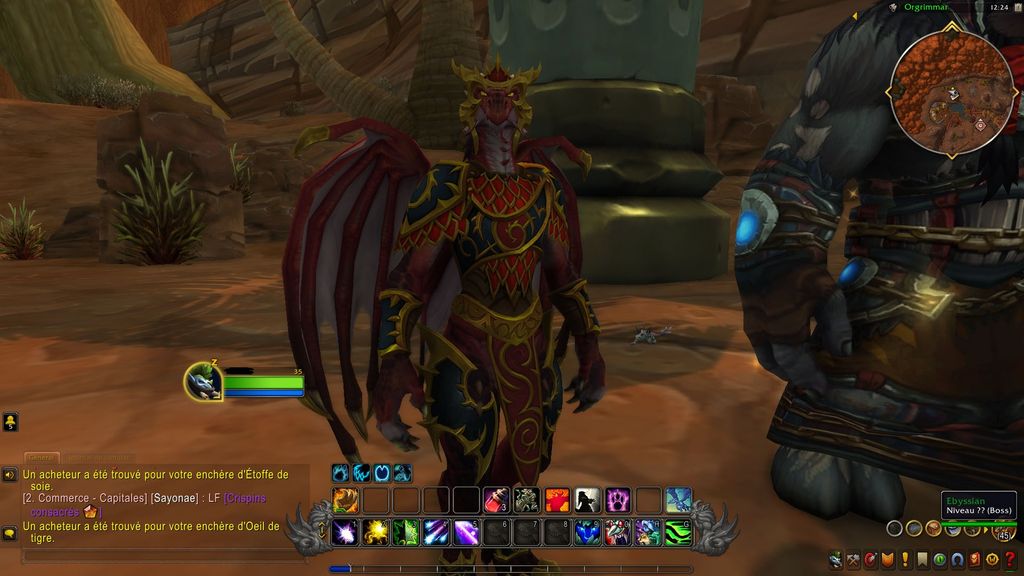Open the orange guild banner button
Viewport: 1024px width, 576px height.
coord(888,560)
